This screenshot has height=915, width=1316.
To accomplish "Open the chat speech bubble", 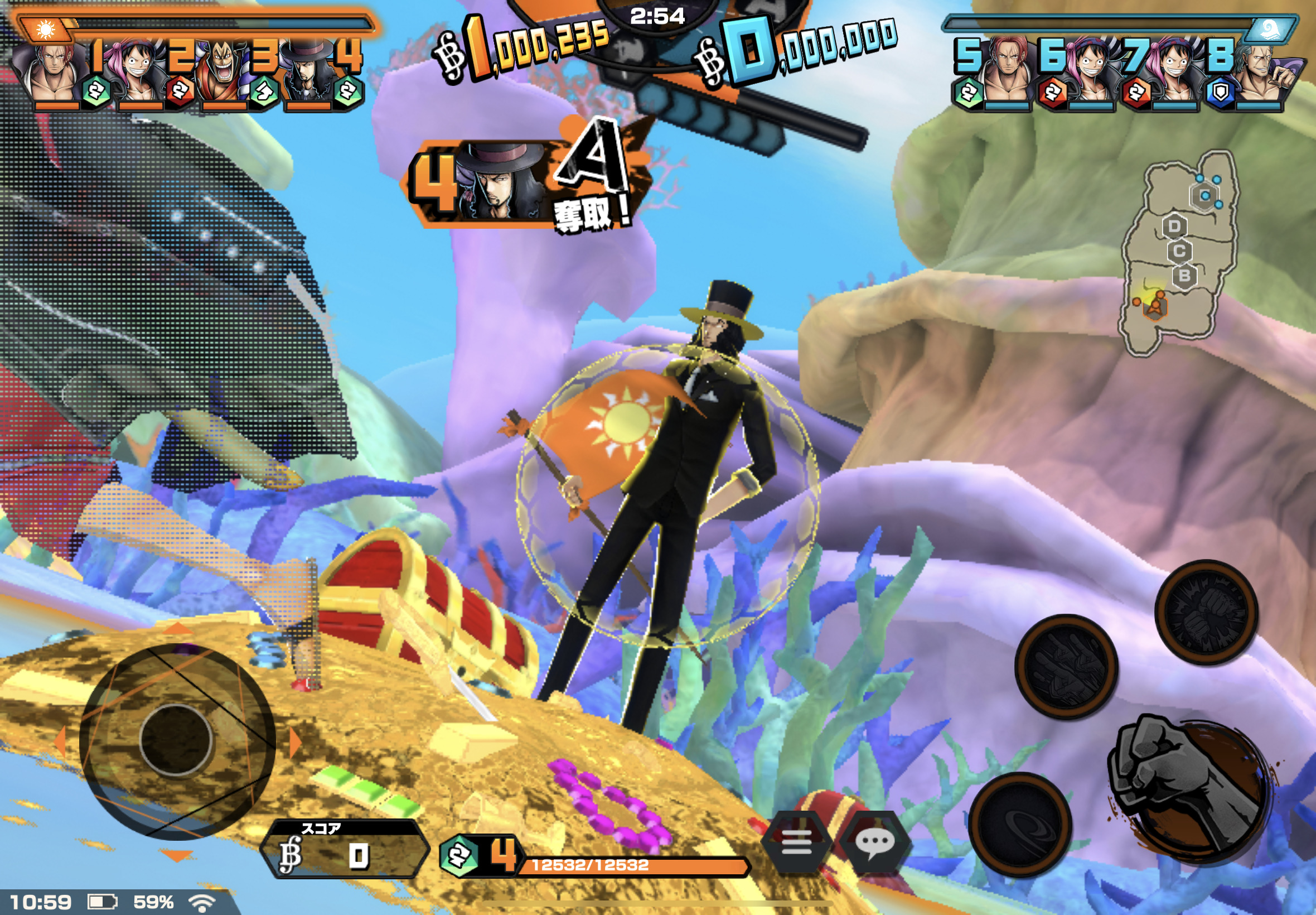I will point(875,842).
